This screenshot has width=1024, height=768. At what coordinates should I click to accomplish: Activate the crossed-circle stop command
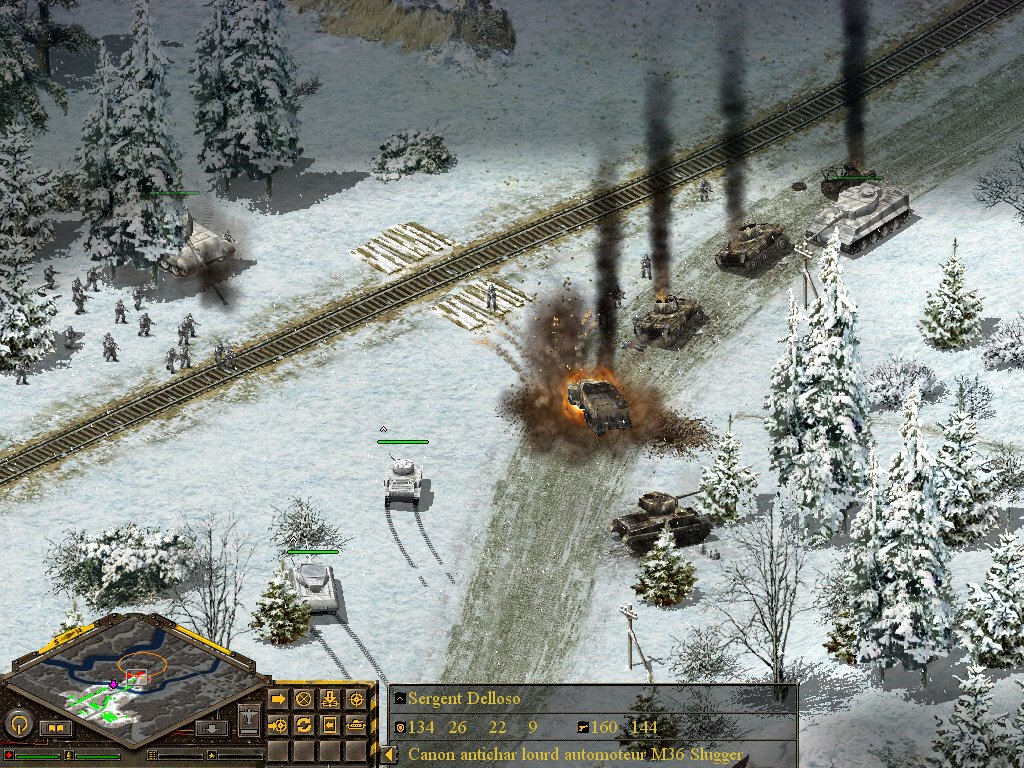coord(304,698)
